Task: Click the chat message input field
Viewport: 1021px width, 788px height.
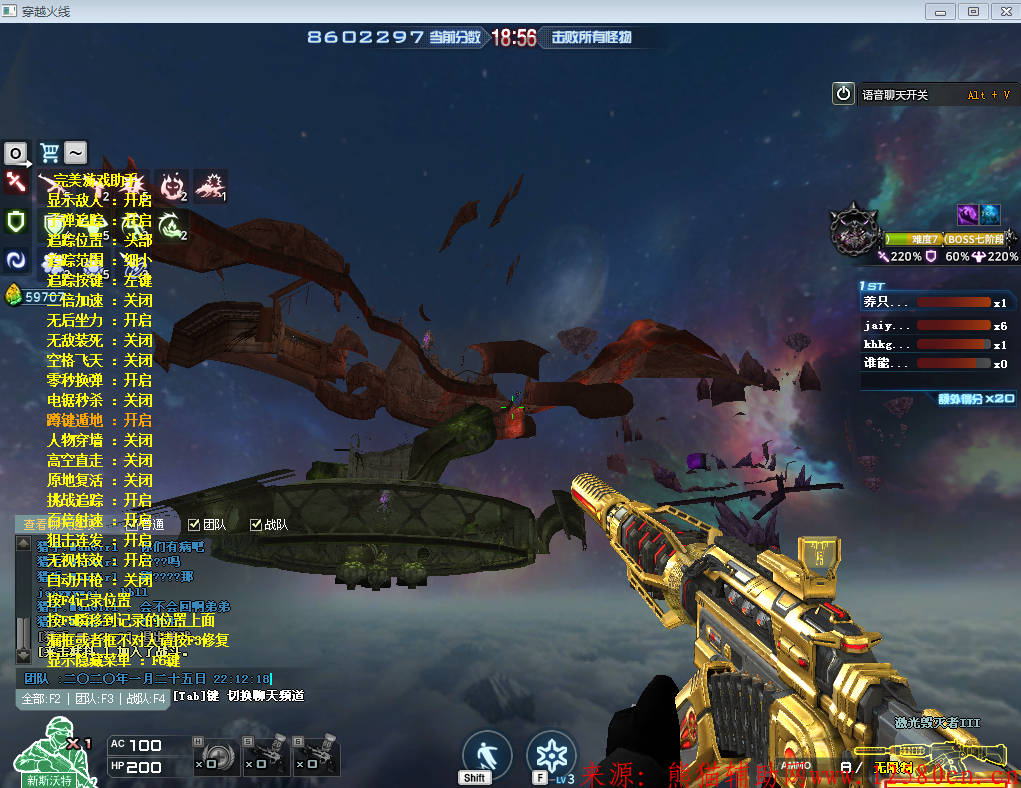Action: coord(150,679)
